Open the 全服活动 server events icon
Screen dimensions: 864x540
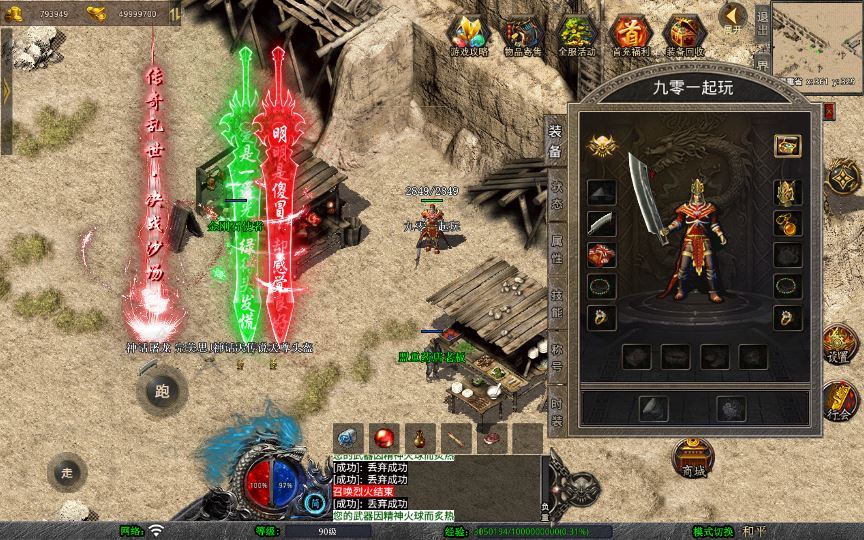click(x=577, y=35)
